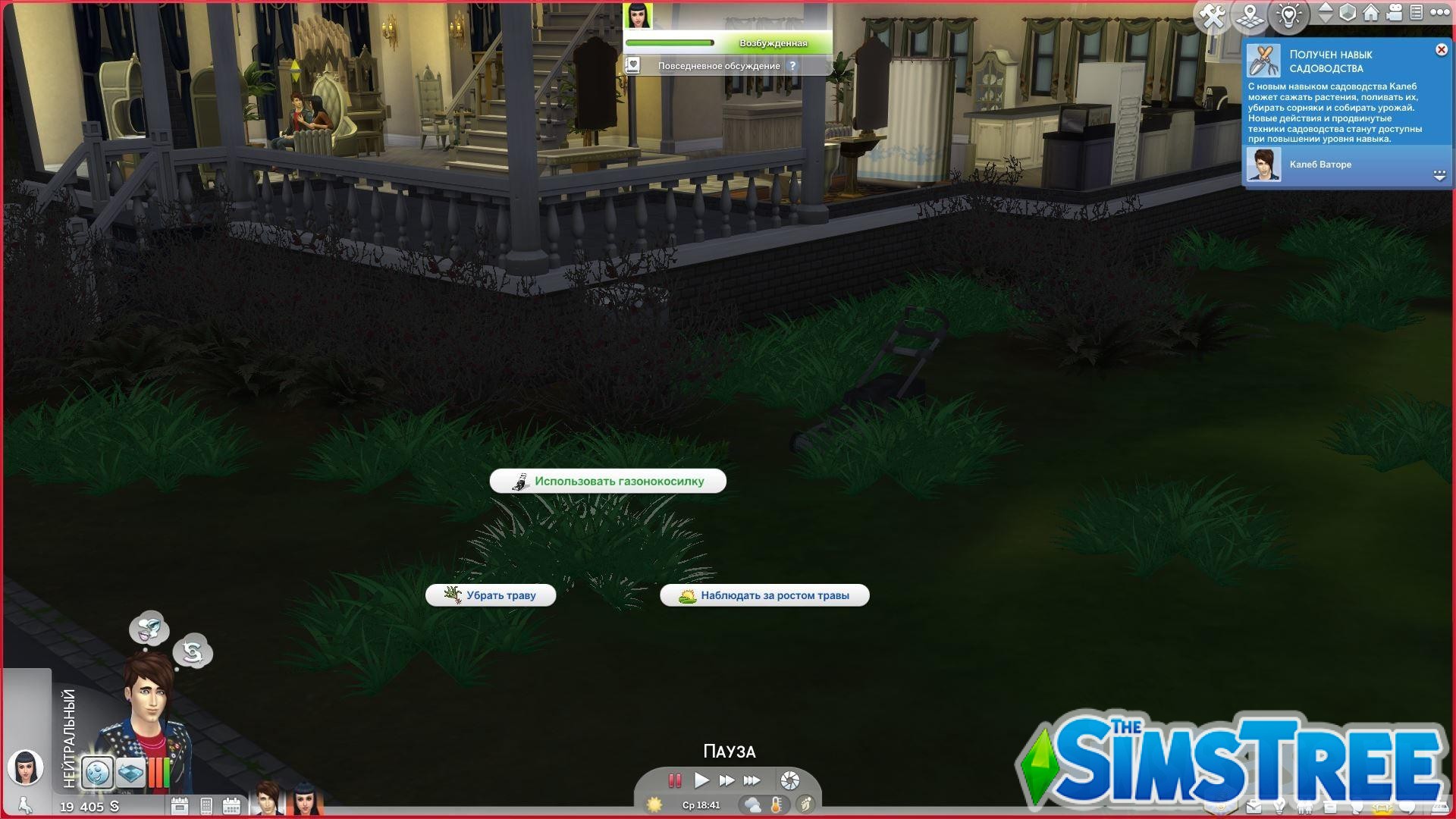Select the brown-haired male Sim portrait
This screenshot has height=819, width=1456.
[x=266, y=801]
